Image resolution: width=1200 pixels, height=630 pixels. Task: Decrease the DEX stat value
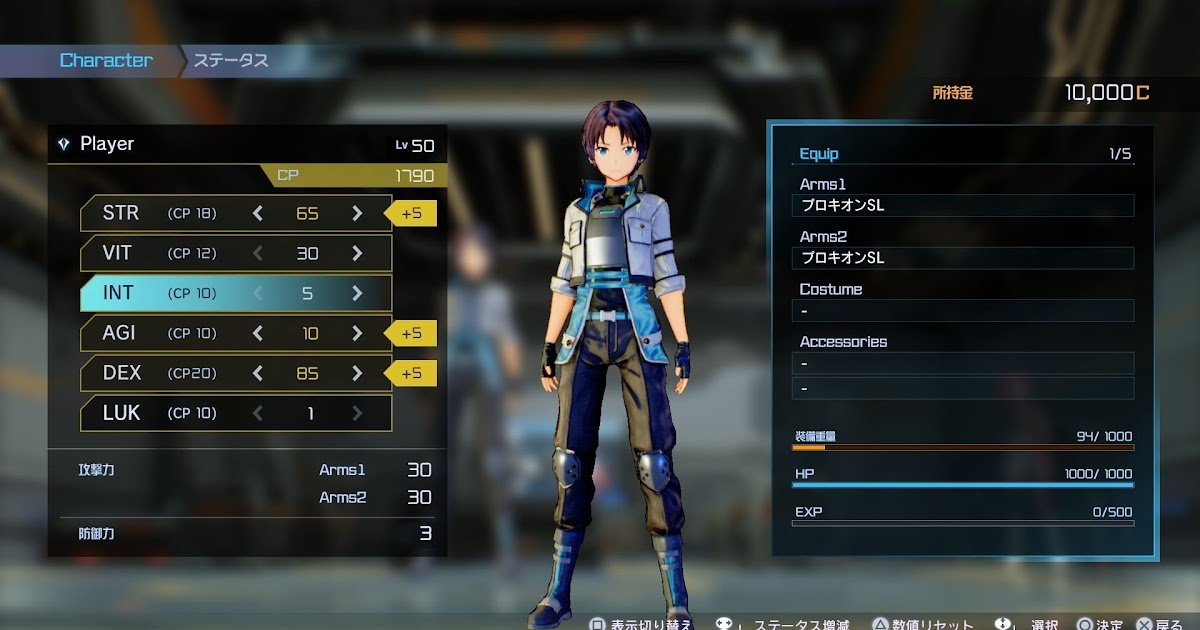tap(258, 373)
